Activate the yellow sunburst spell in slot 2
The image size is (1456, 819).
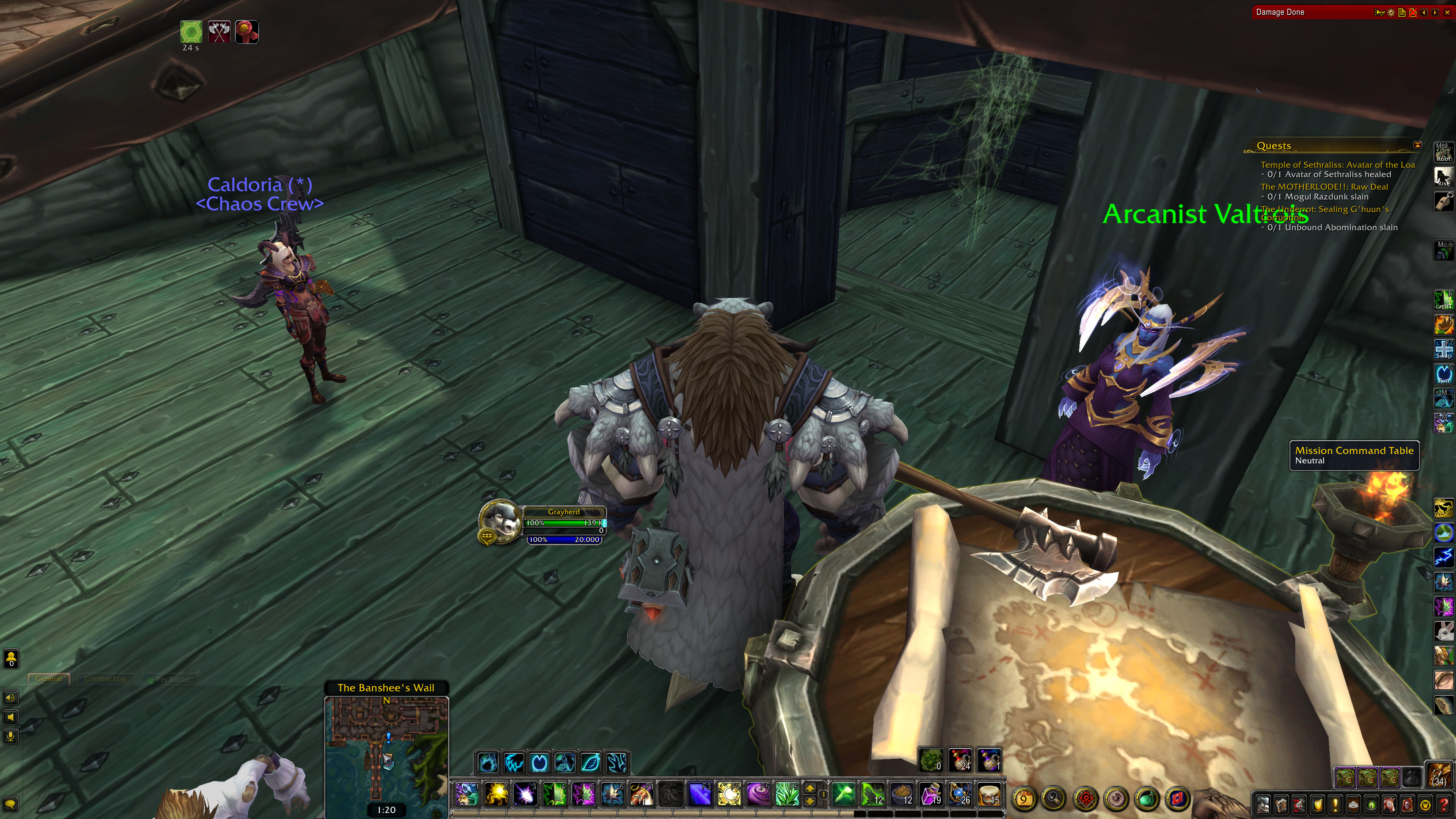click(x=496, y=794)
